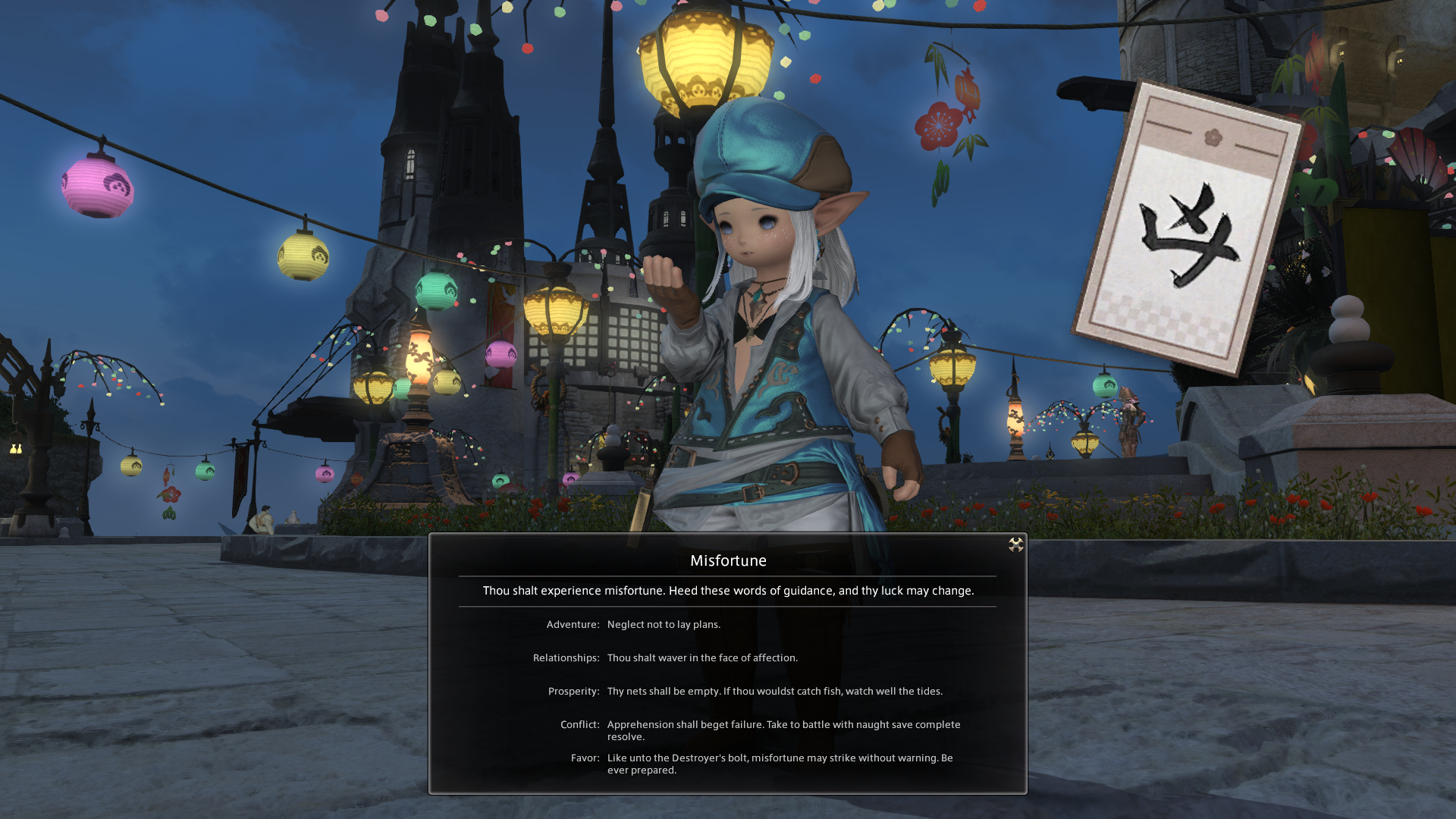Close the Misfortune fortune window
Viewport: 1456px width, 819px height.
point(1015,544)
